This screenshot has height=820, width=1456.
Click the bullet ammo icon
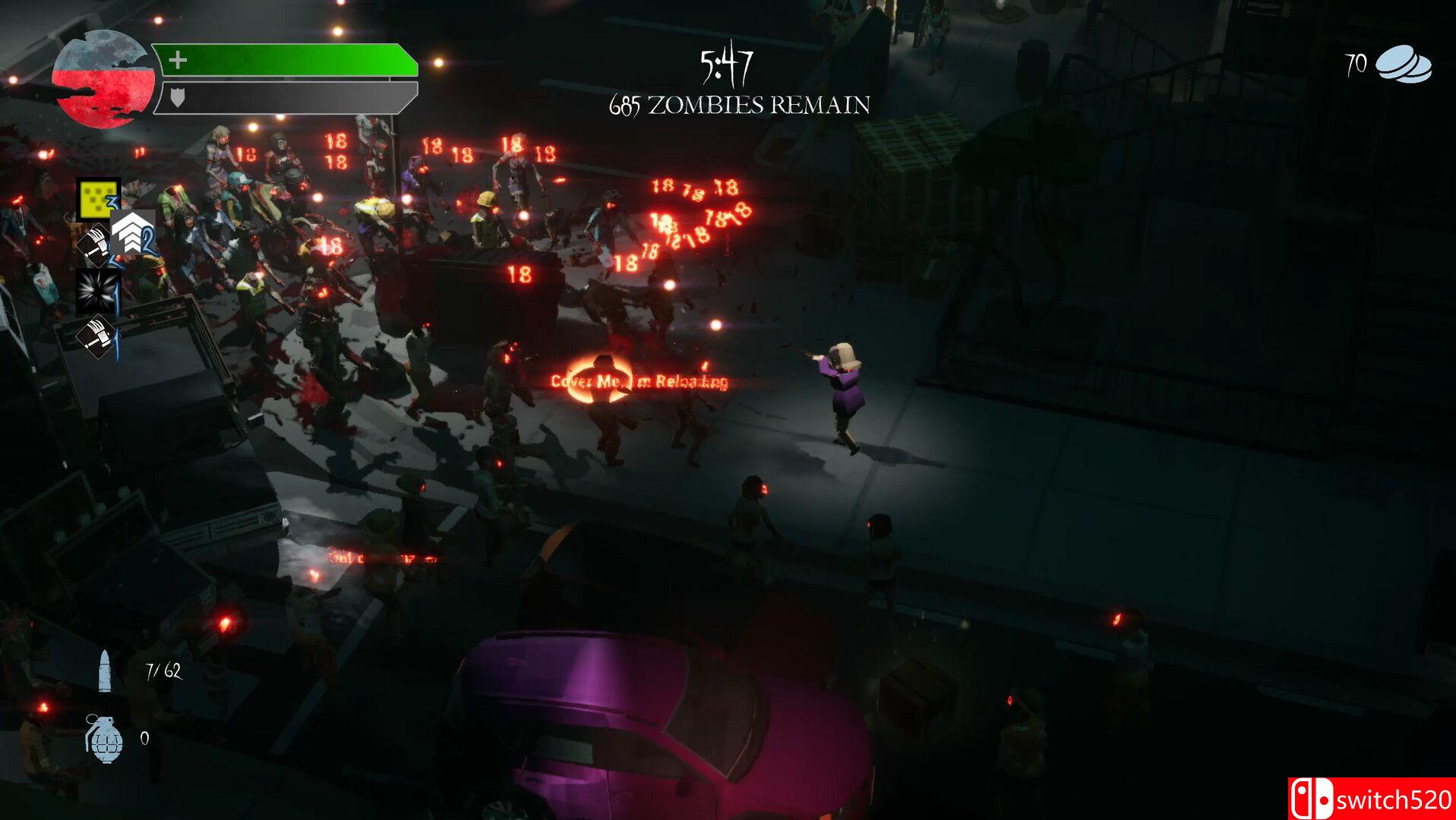point(105,671)
